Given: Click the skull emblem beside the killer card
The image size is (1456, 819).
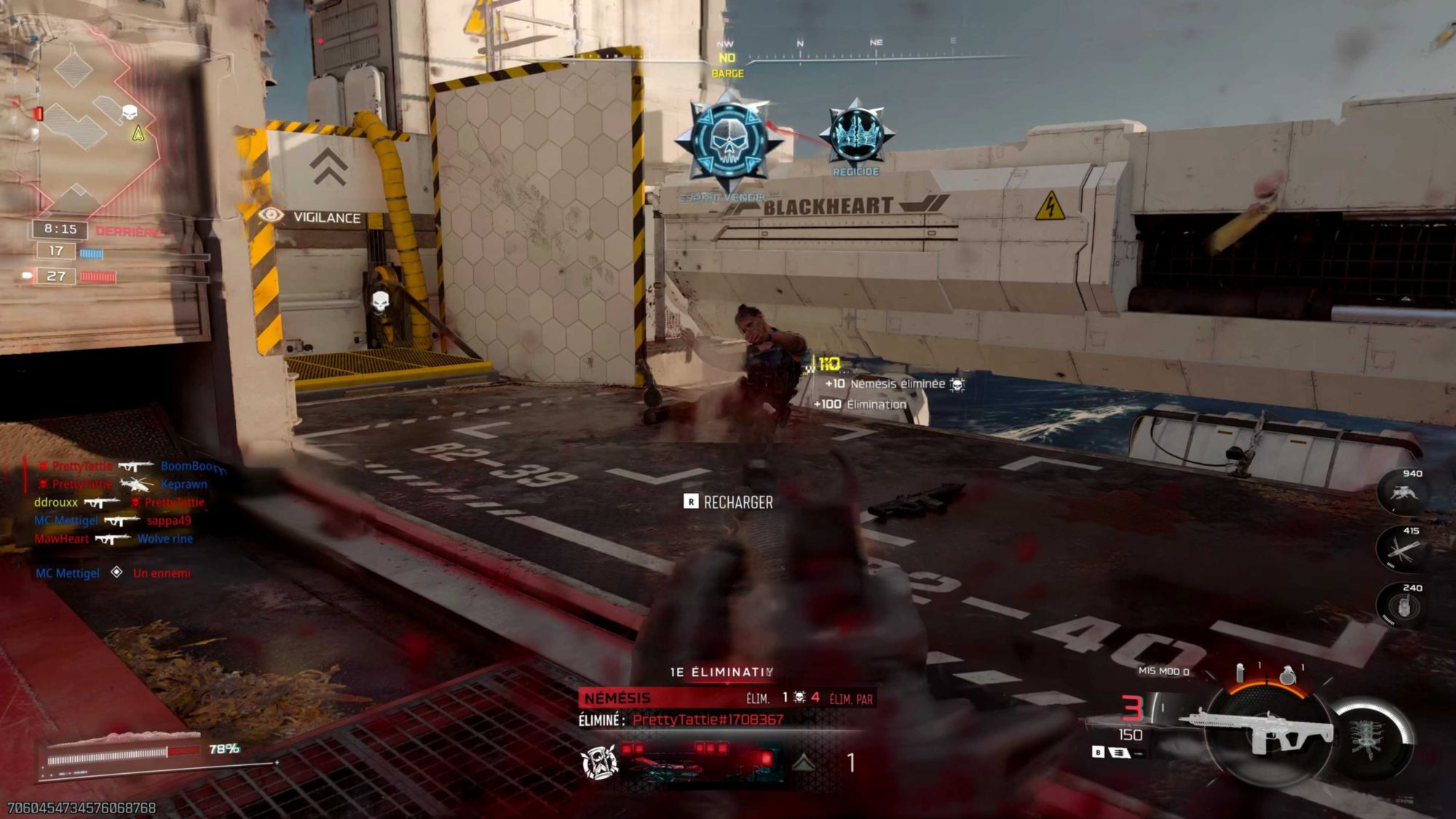Looking at the screenshot, I should pos(601,761).
